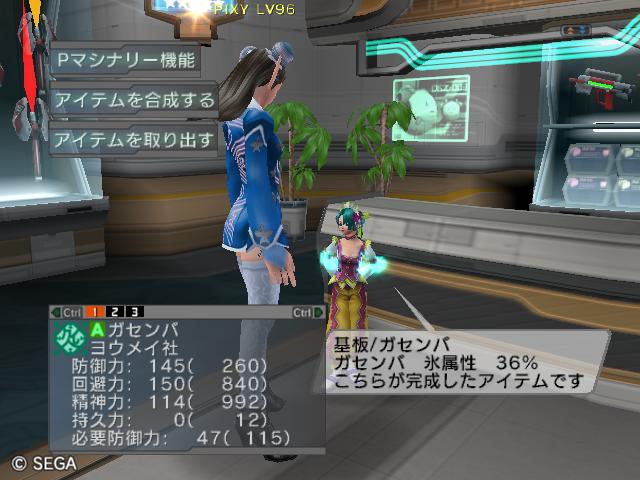The width and height of the screenshot is (640, 480).
Task: Show page 3 of the item info panel
Action: click(x=134, y=312)
